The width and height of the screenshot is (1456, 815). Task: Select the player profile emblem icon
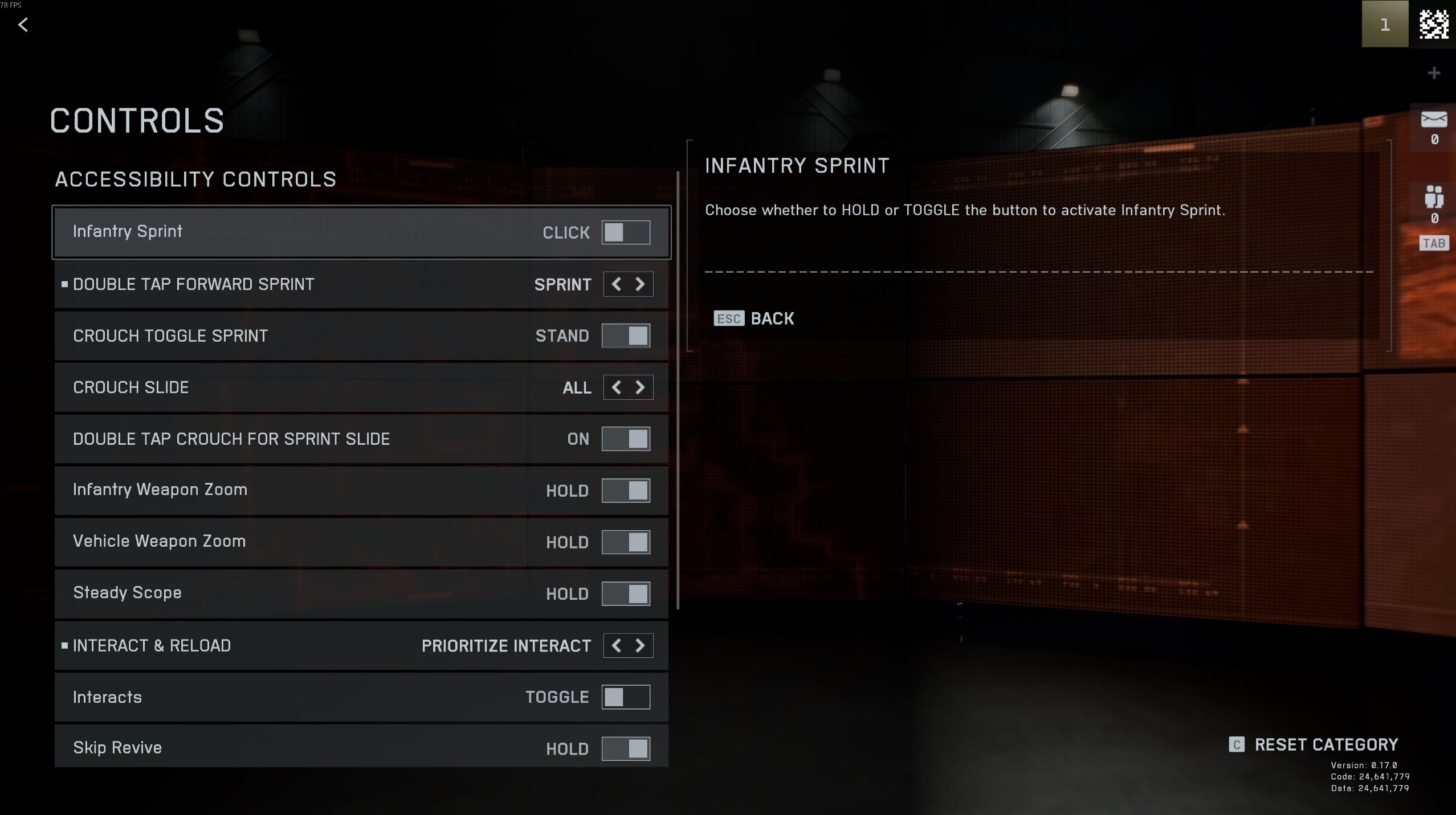(x=1433, y=24)
